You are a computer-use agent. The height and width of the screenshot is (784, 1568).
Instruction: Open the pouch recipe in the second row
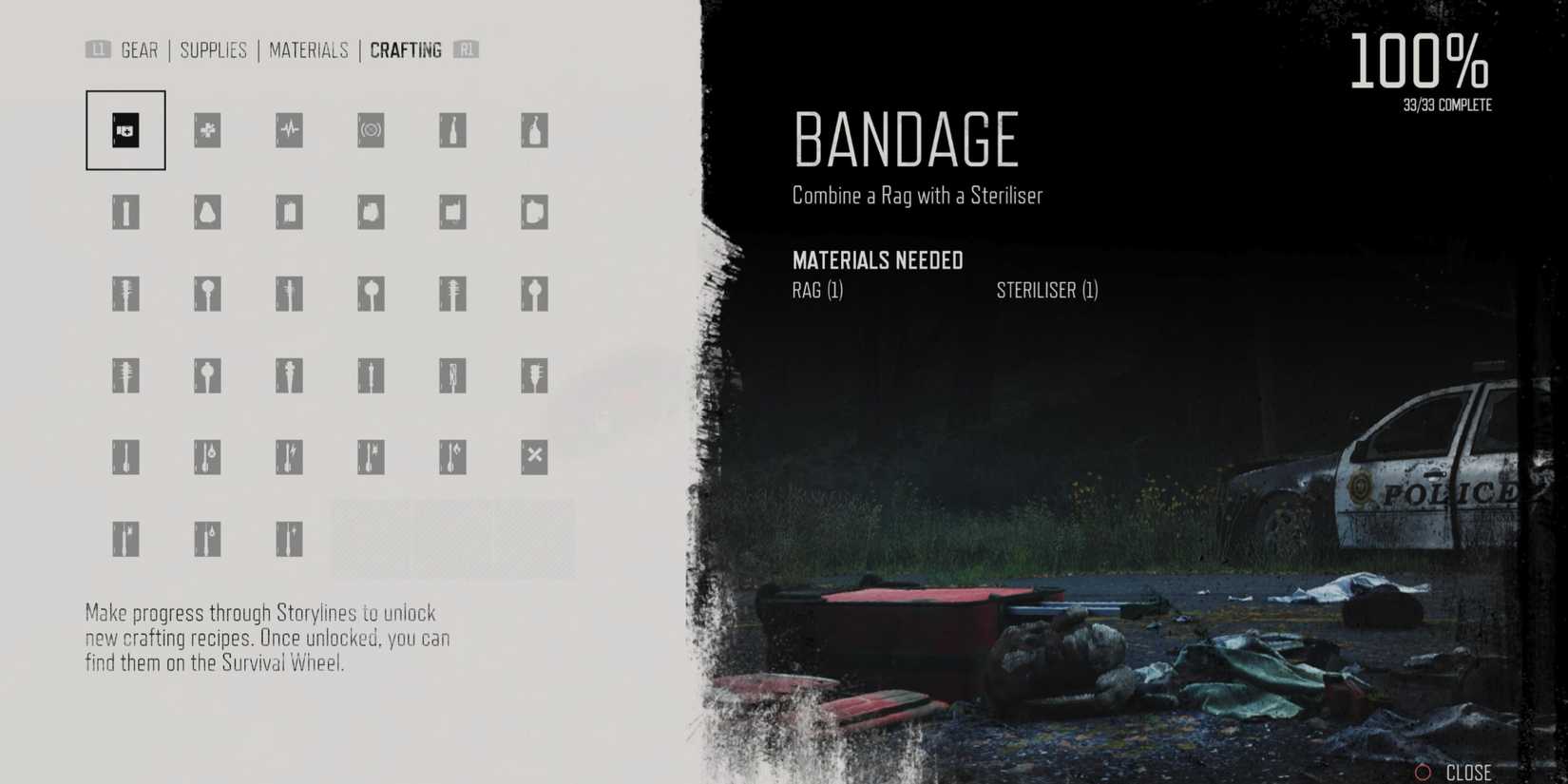[207, 212]
